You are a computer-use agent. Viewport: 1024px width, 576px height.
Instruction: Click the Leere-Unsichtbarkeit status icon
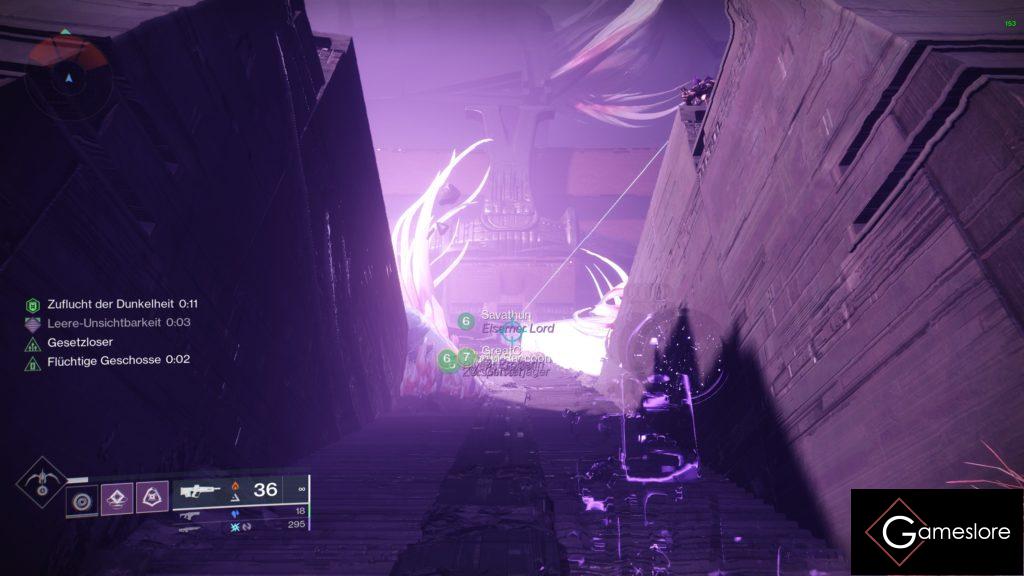tap(32, 323)
